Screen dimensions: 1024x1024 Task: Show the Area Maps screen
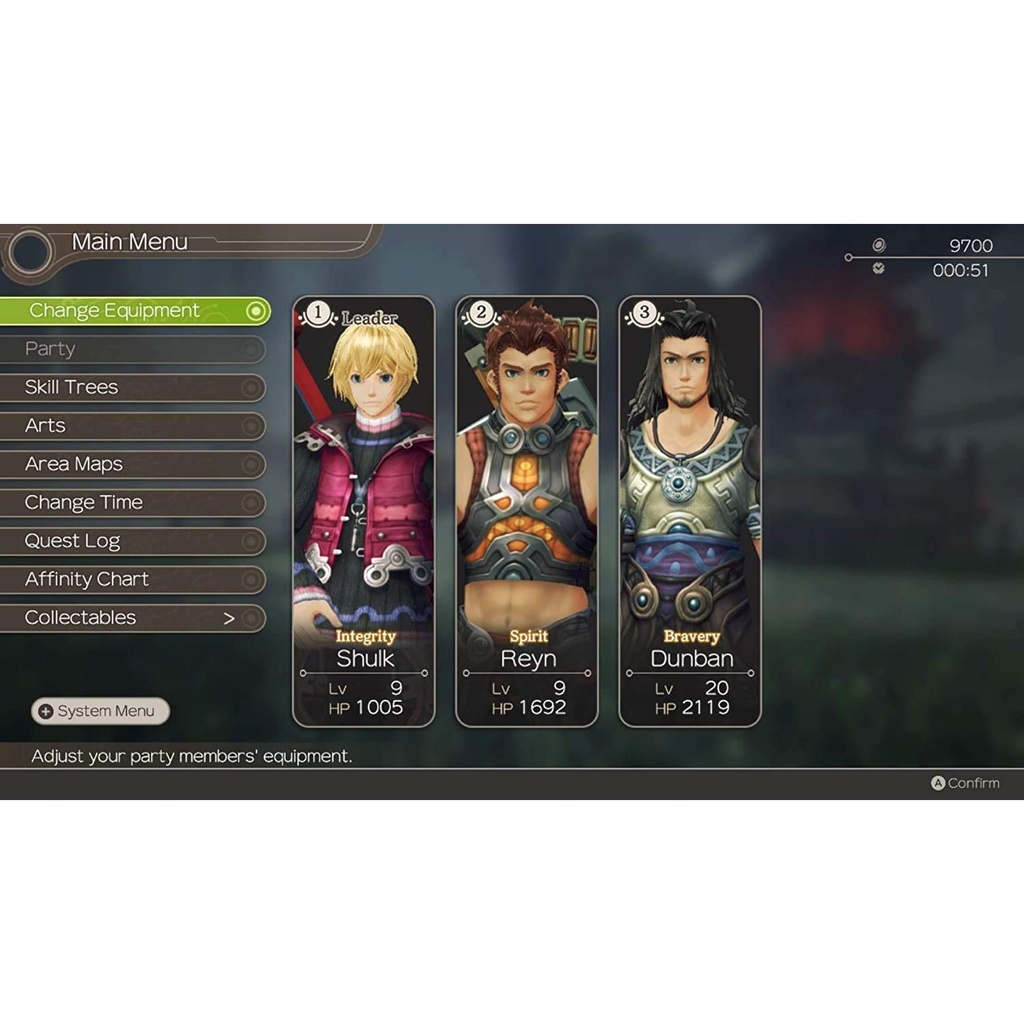130,464
